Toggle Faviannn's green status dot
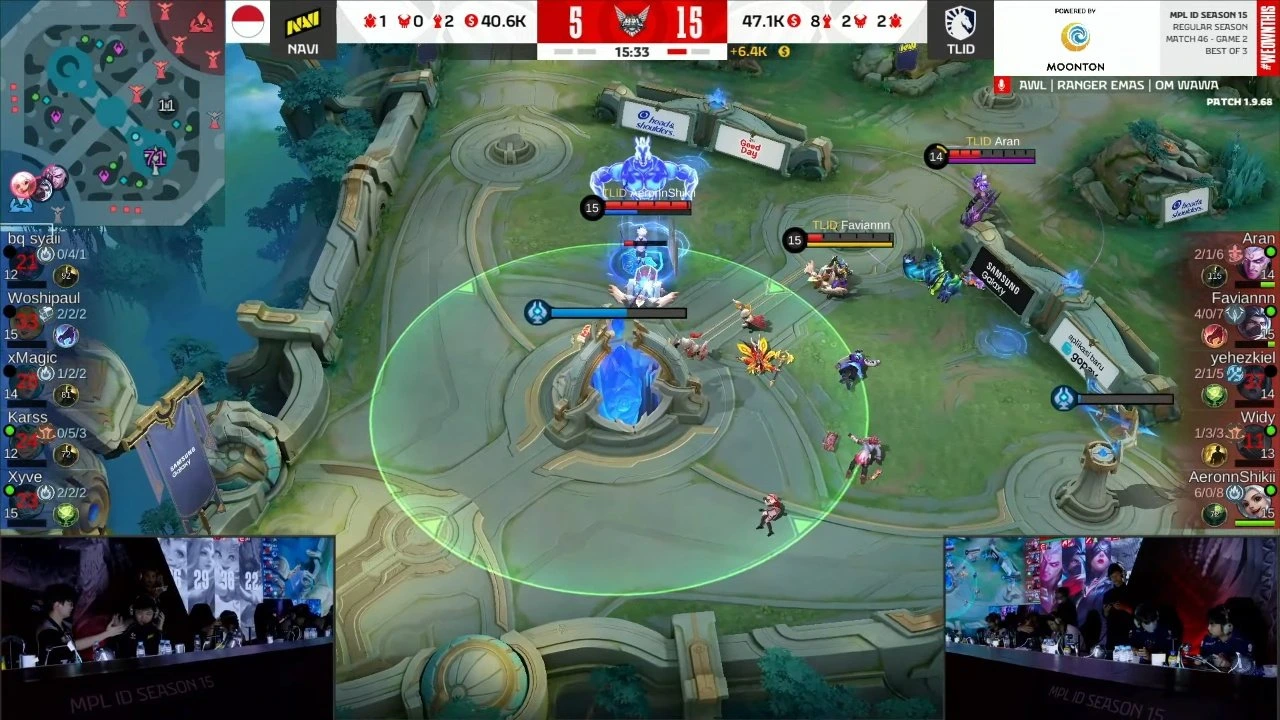 point(1271,309)
